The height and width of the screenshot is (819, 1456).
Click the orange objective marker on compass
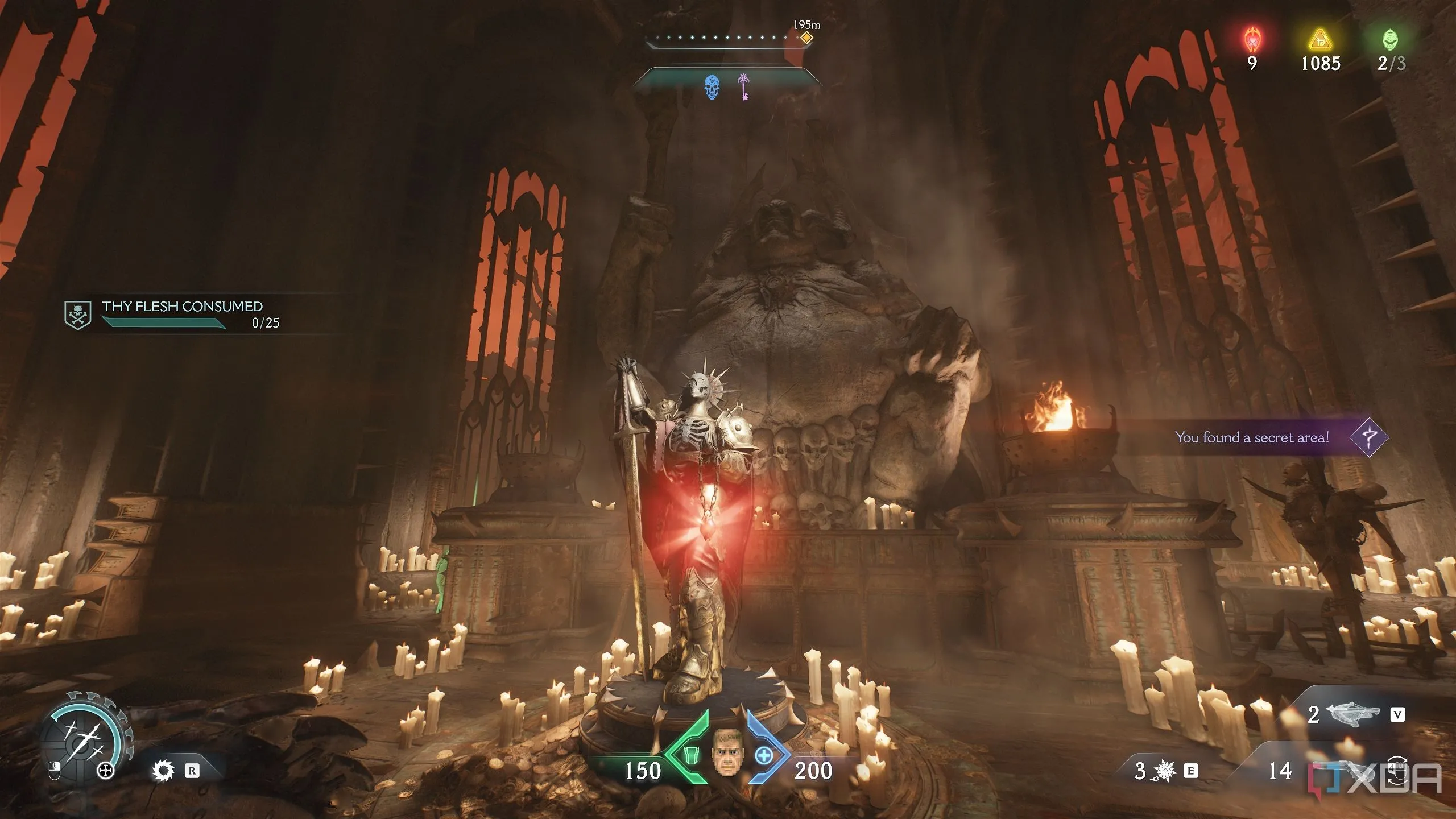click(x=806, y=38)
